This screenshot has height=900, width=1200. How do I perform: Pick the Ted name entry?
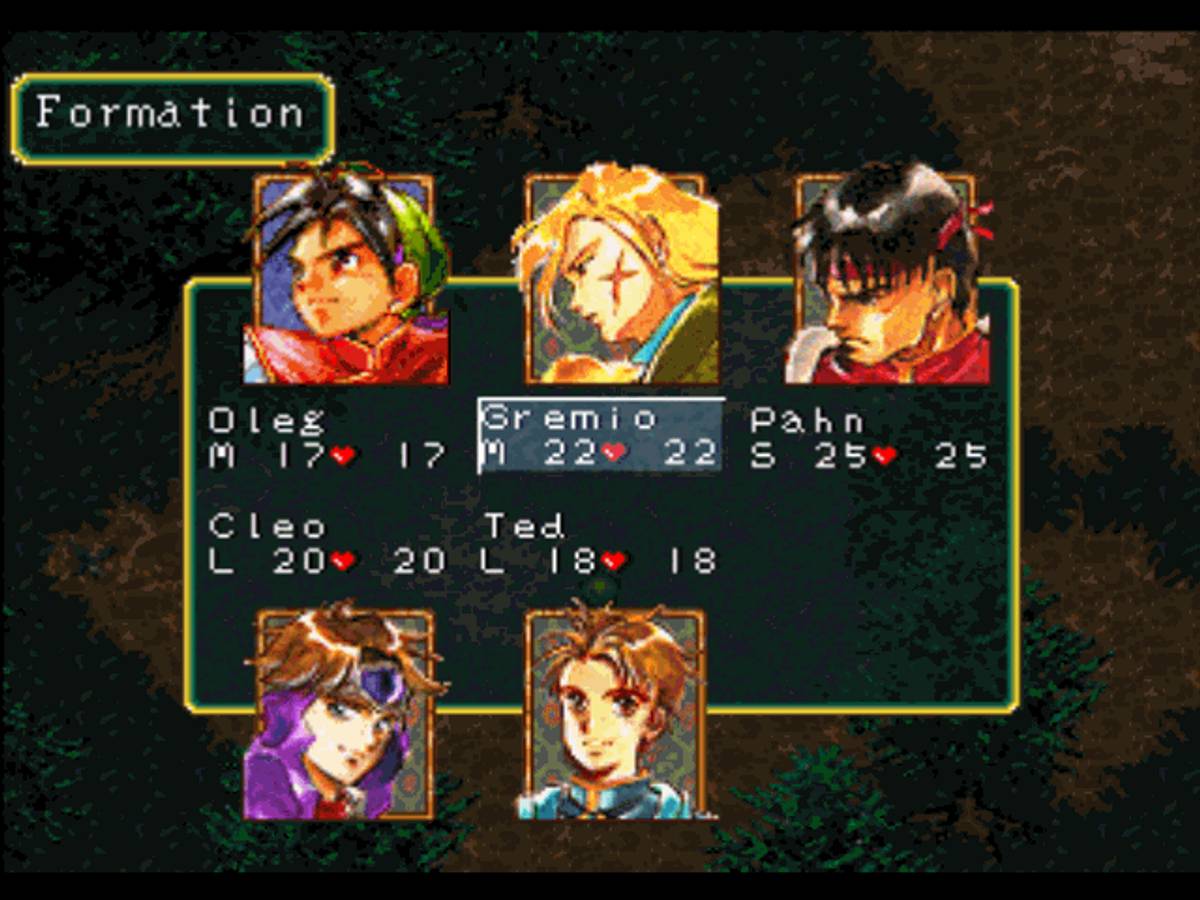tap(524, 526)
